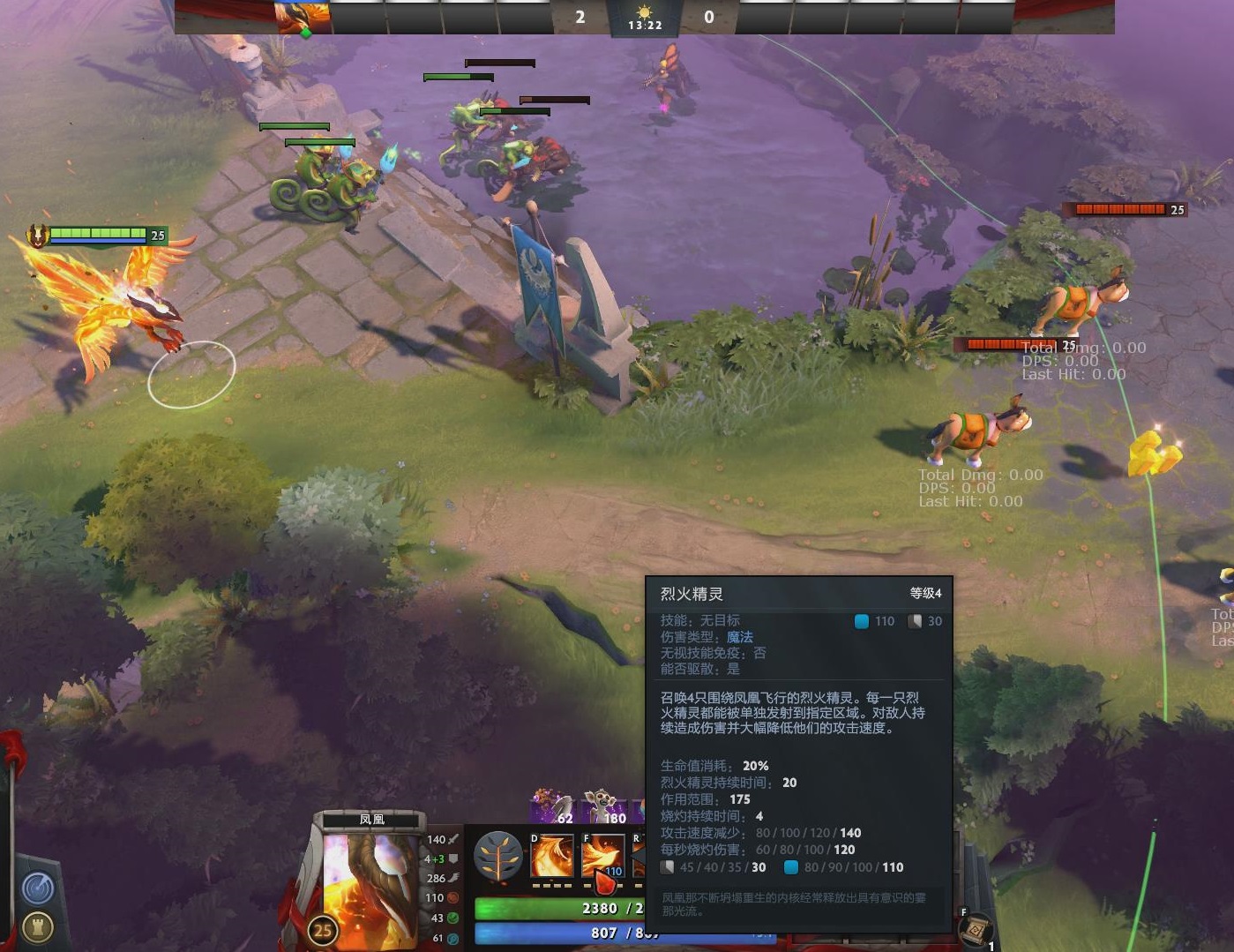The height and width of the screenshot is (952, 1234).
Task: Click the blue intelligence attribute icon beside 61
Action: pos(452,937)
